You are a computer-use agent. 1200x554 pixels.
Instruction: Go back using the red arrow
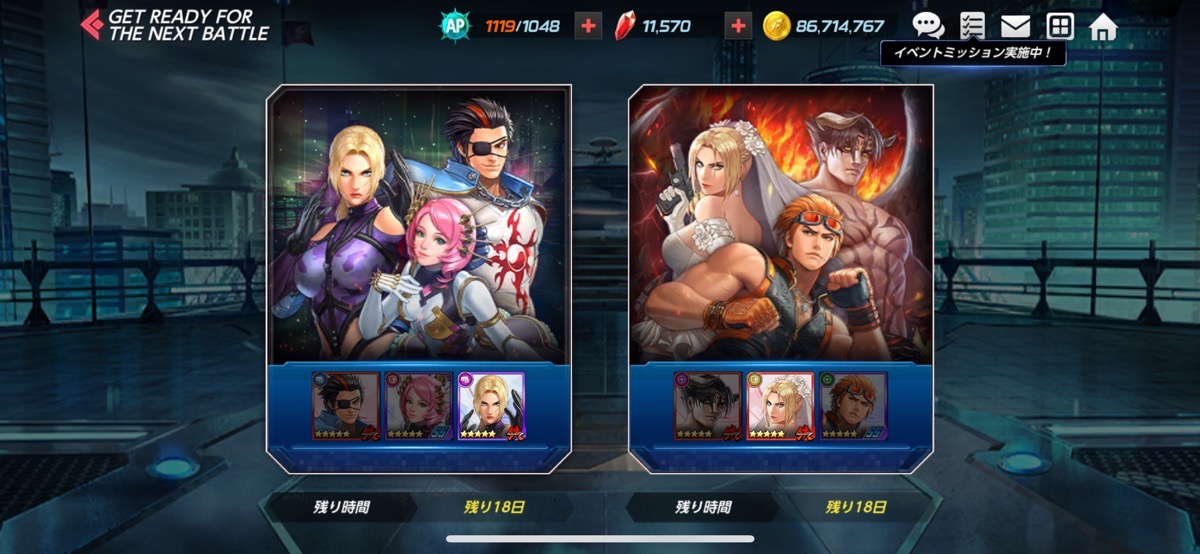pyautogui.click(x=92, y=24)
